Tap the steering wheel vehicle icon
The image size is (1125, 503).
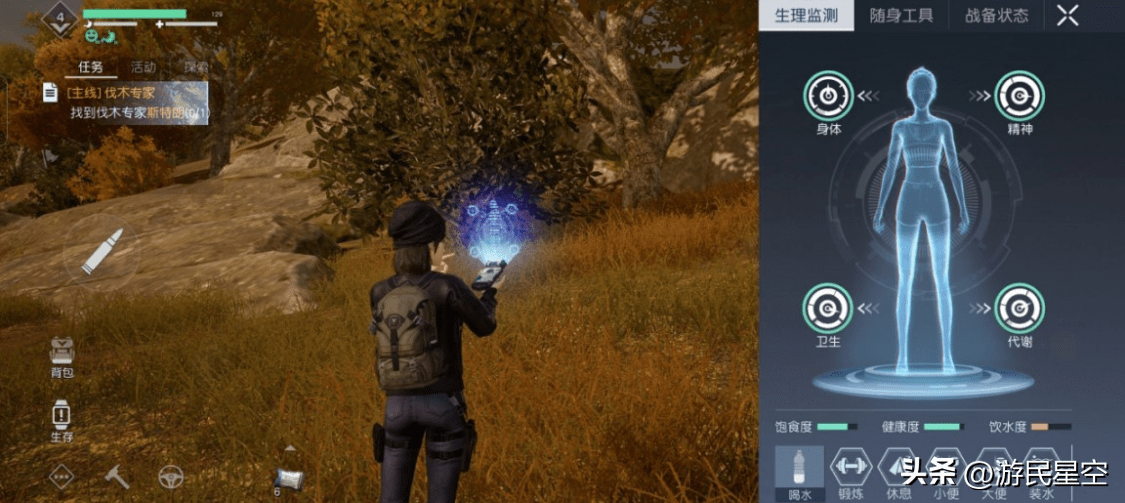tap(171, 477)
